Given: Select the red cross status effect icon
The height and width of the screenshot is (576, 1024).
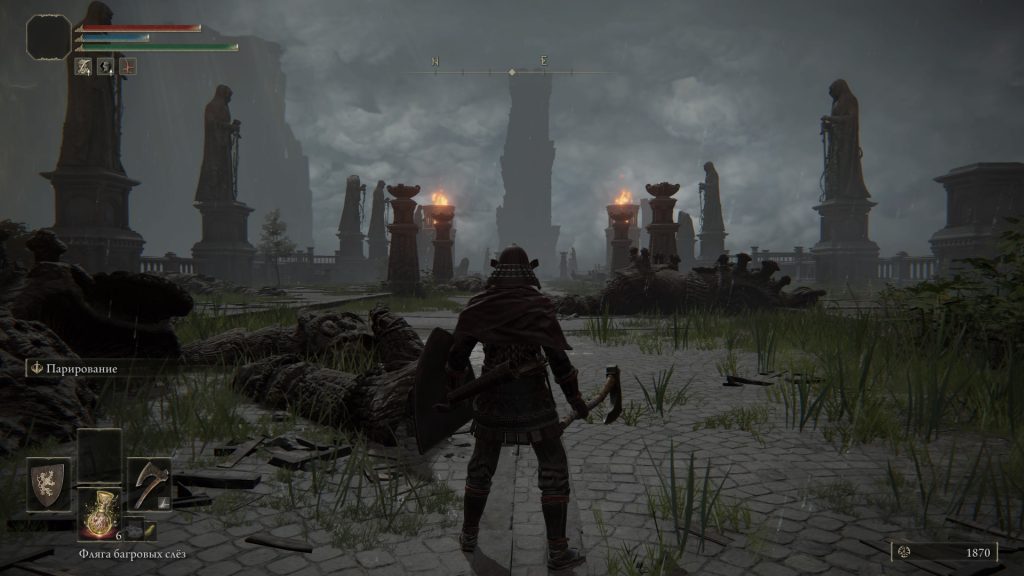Looking at the screenshot, I should (x=128, y=66).
